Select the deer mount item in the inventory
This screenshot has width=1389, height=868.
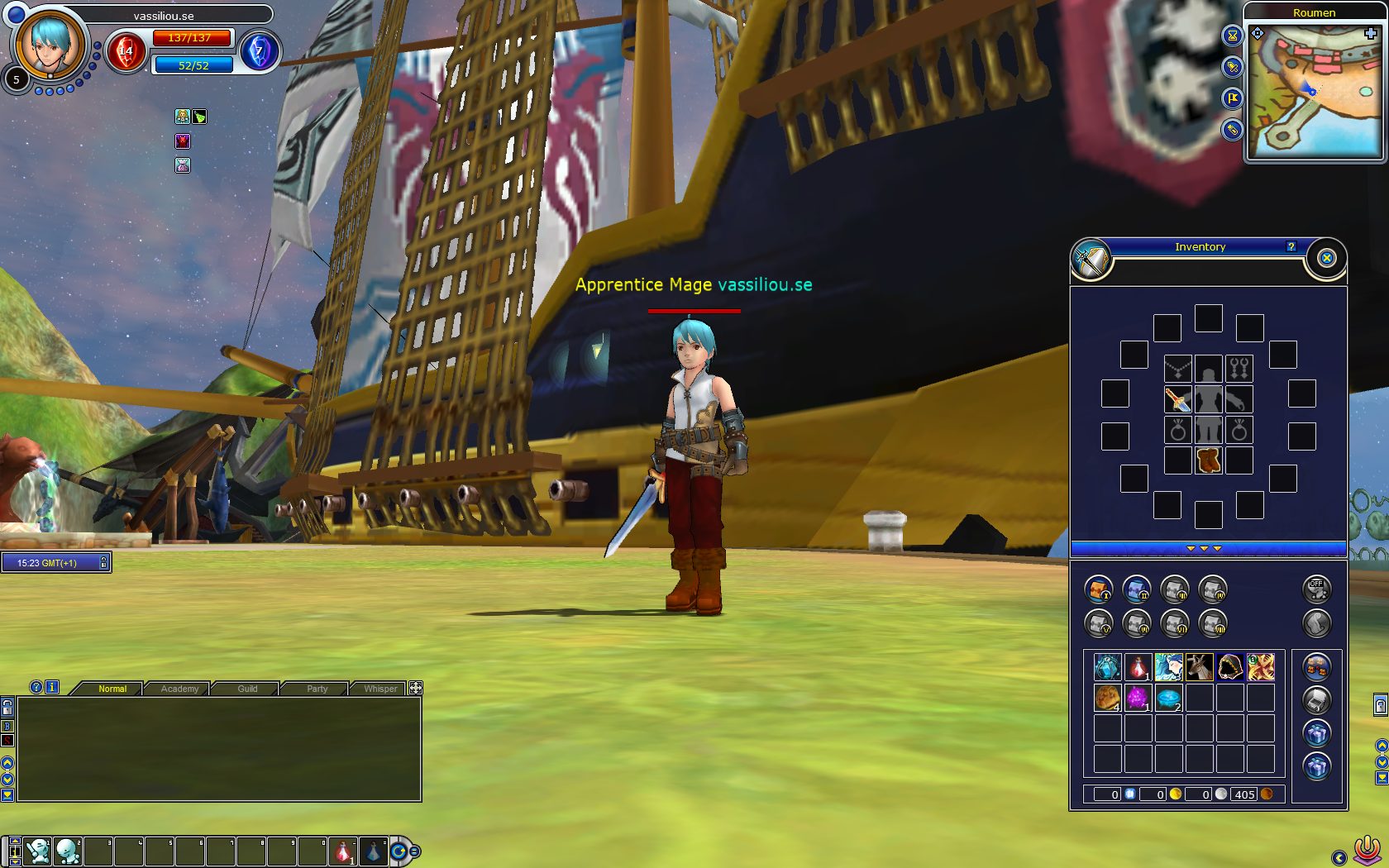(x=1199, y=666)
